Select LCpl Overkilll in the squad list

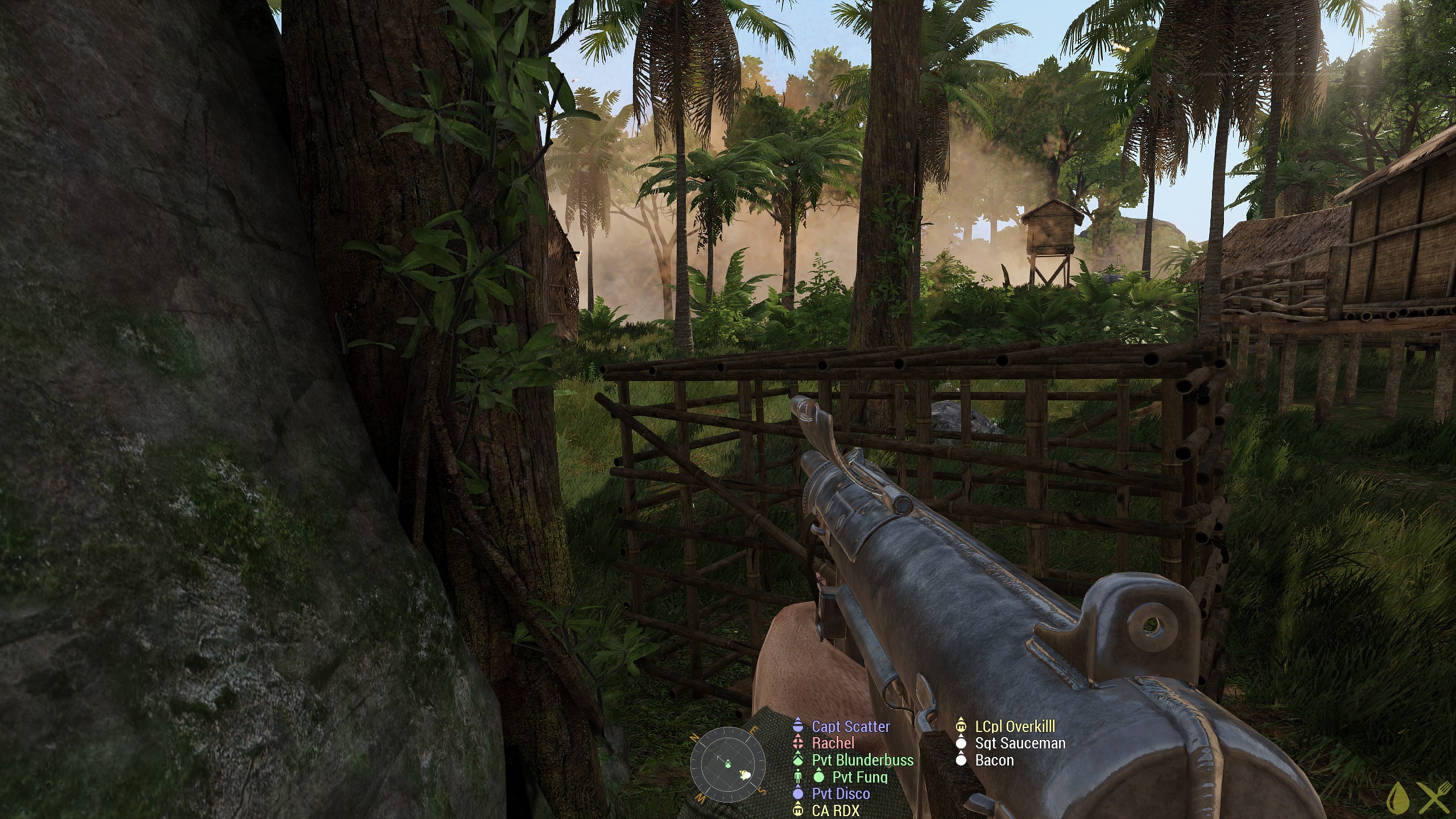coord(1015,726)
